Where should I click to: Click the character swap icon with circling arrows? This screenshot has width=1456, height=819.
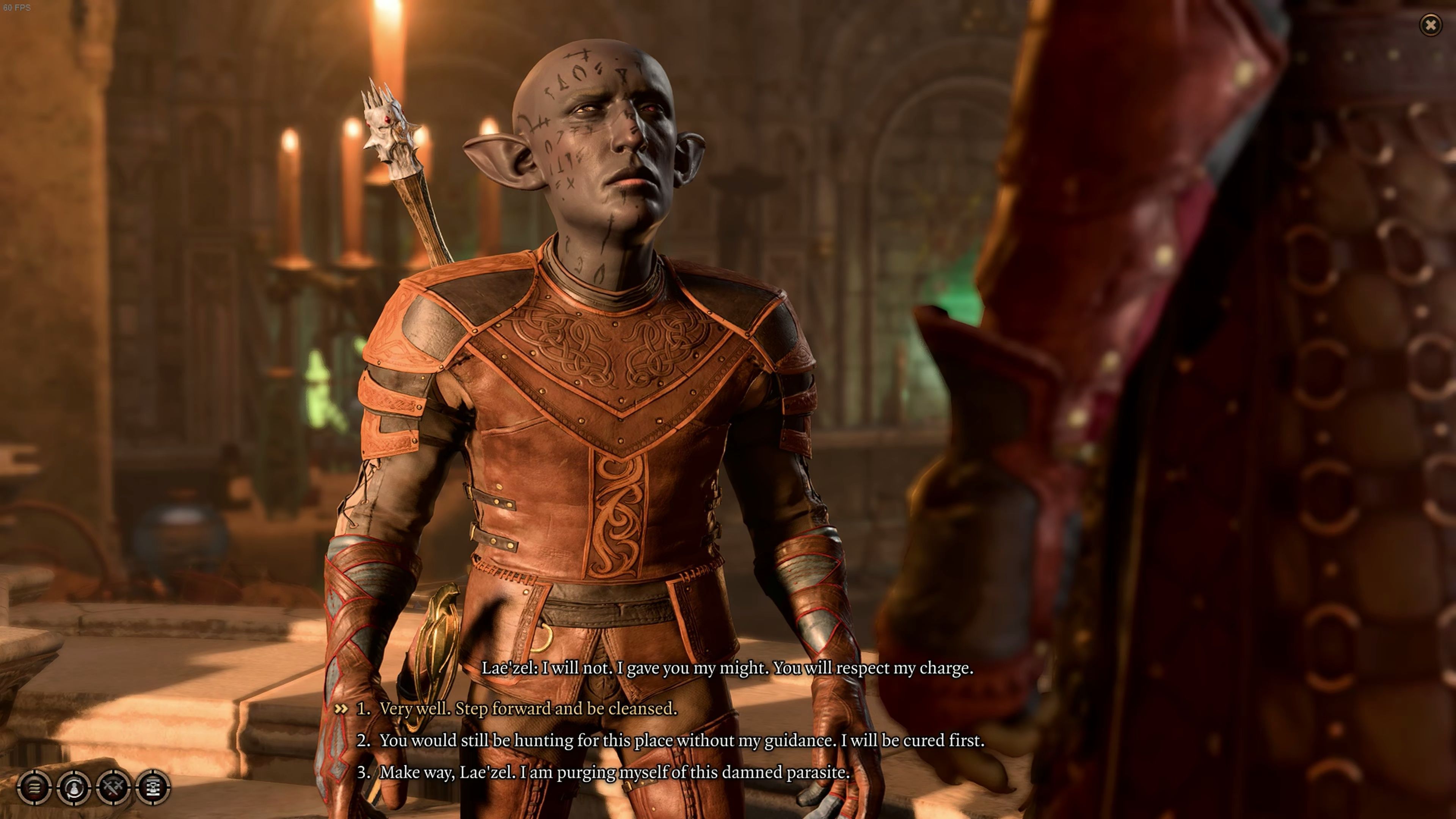[74, 787]
